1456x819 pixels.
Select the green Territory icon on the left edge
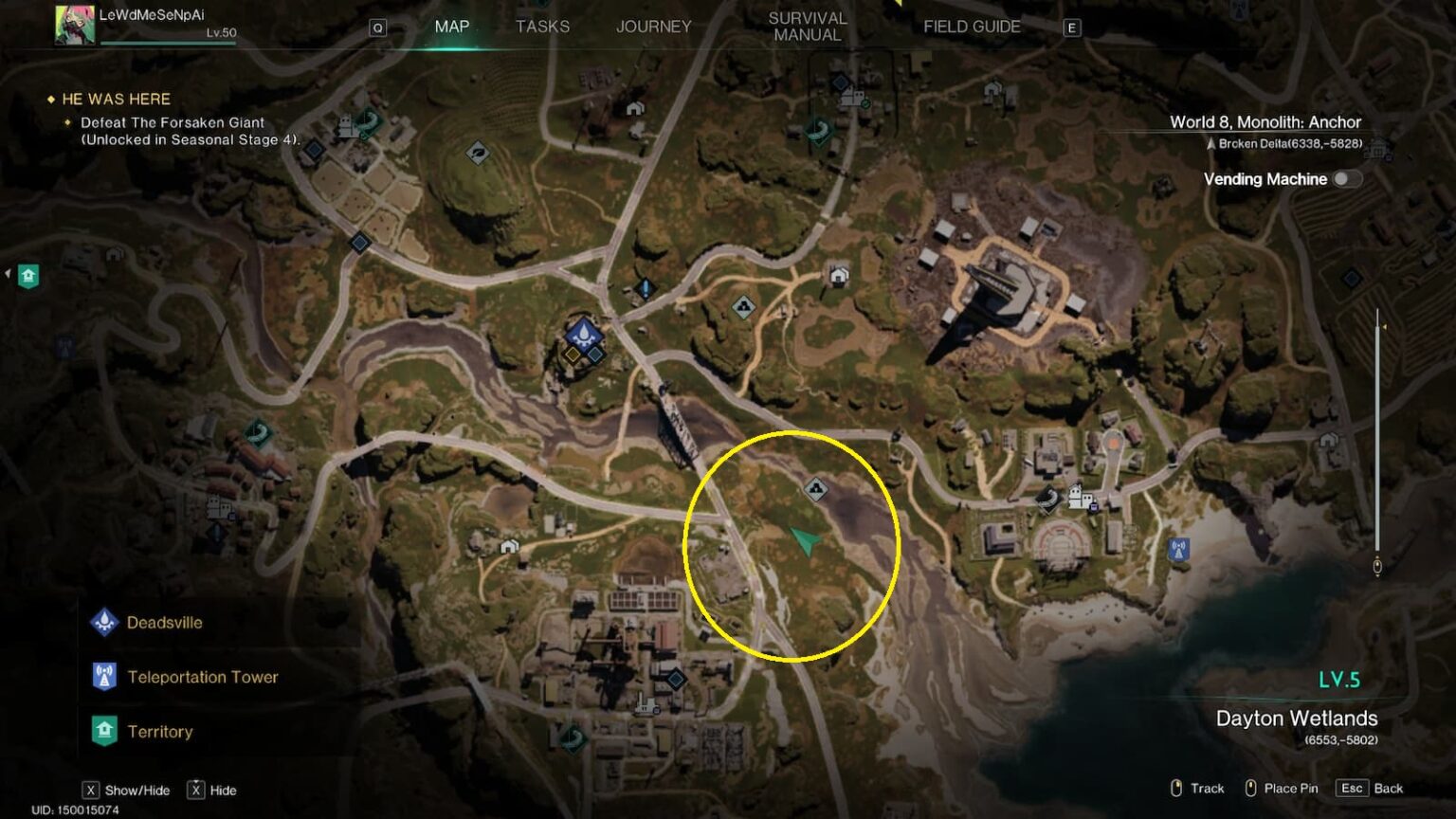pyautogui.click(x=27, y=275)
